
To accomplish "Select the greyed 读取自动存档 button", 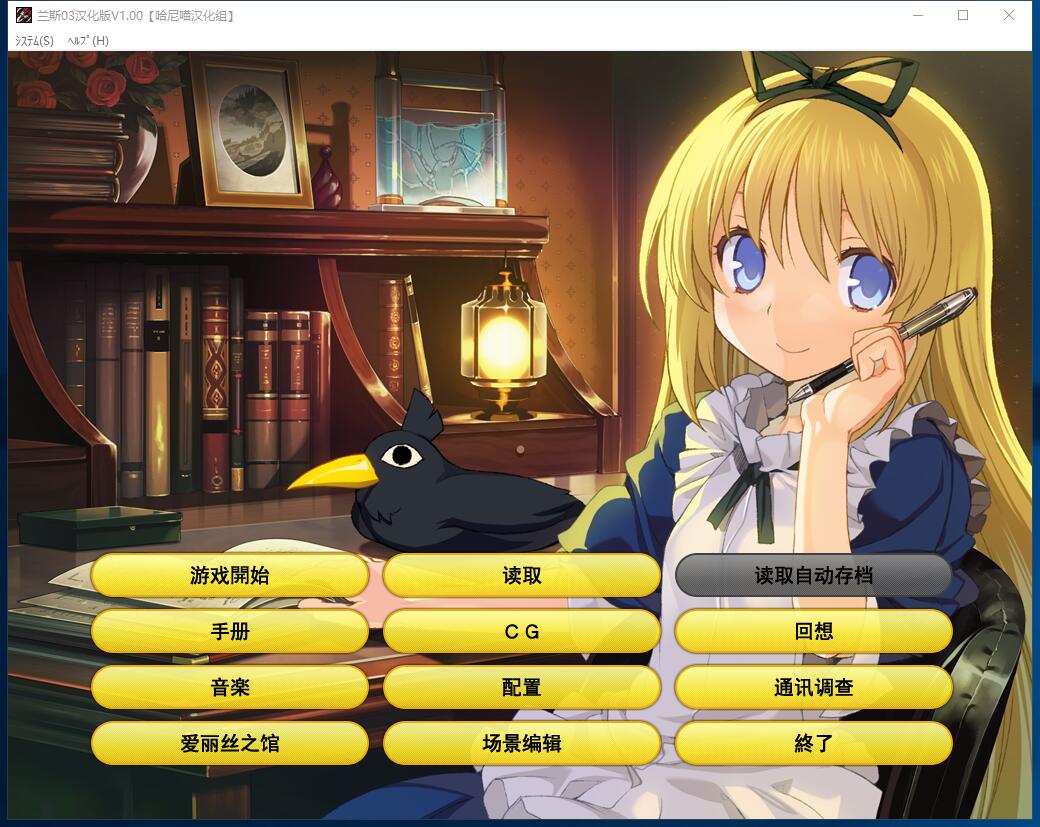I will [813, 575].
